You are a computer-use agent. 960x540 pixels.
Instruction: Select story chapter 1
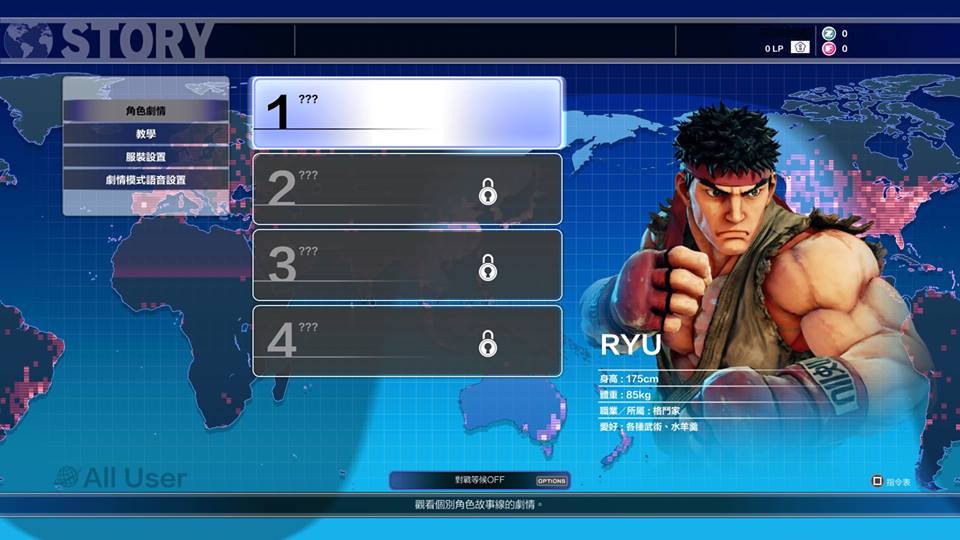(x=407, y=113)
